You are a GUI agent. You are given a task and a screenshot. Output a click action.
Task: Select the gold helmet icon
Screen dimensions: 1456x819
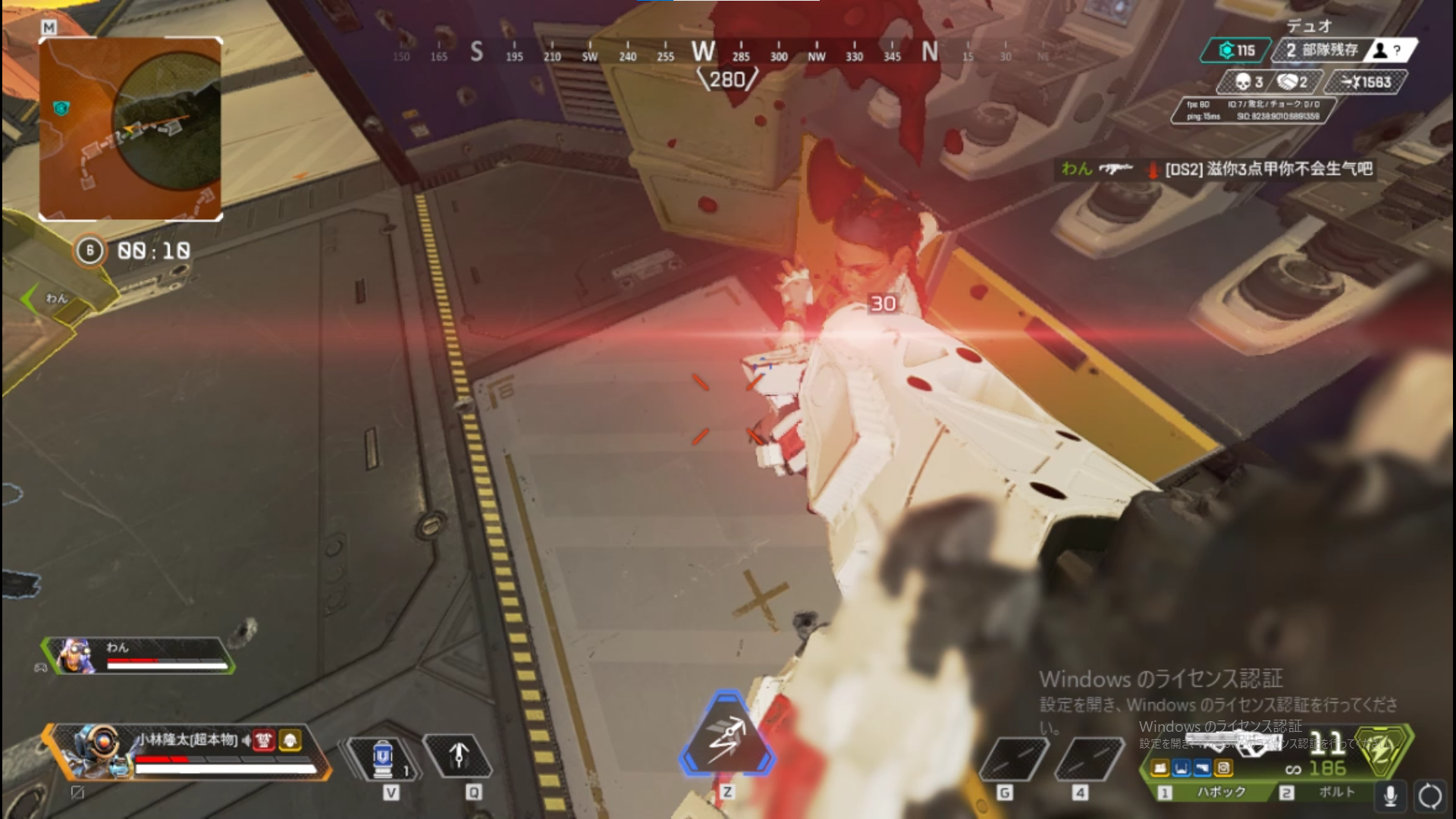point(290,740)
